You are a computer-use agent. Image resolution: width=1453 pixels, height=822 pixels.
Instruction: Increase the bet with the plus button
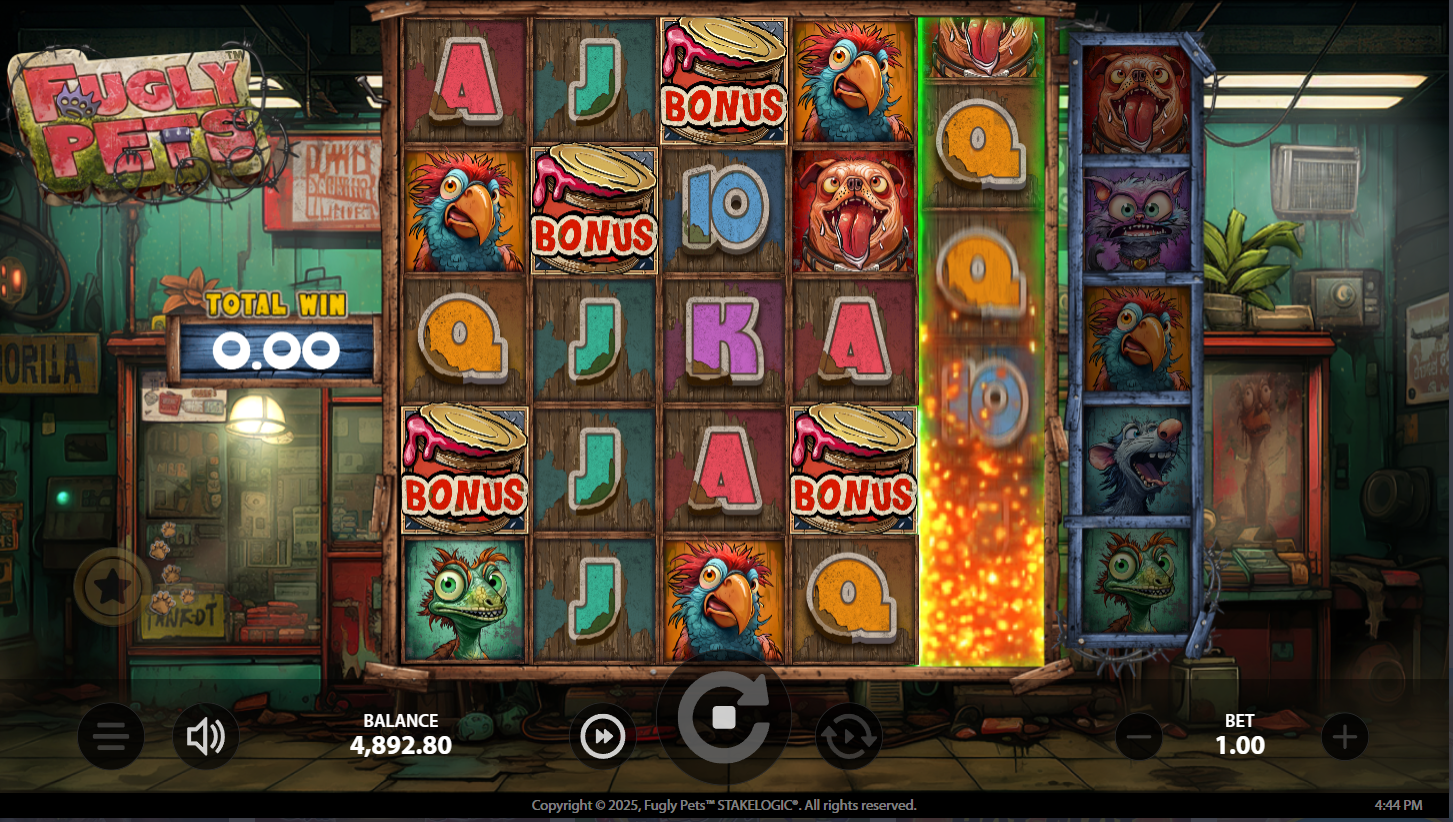click(x=1344, y=737)
